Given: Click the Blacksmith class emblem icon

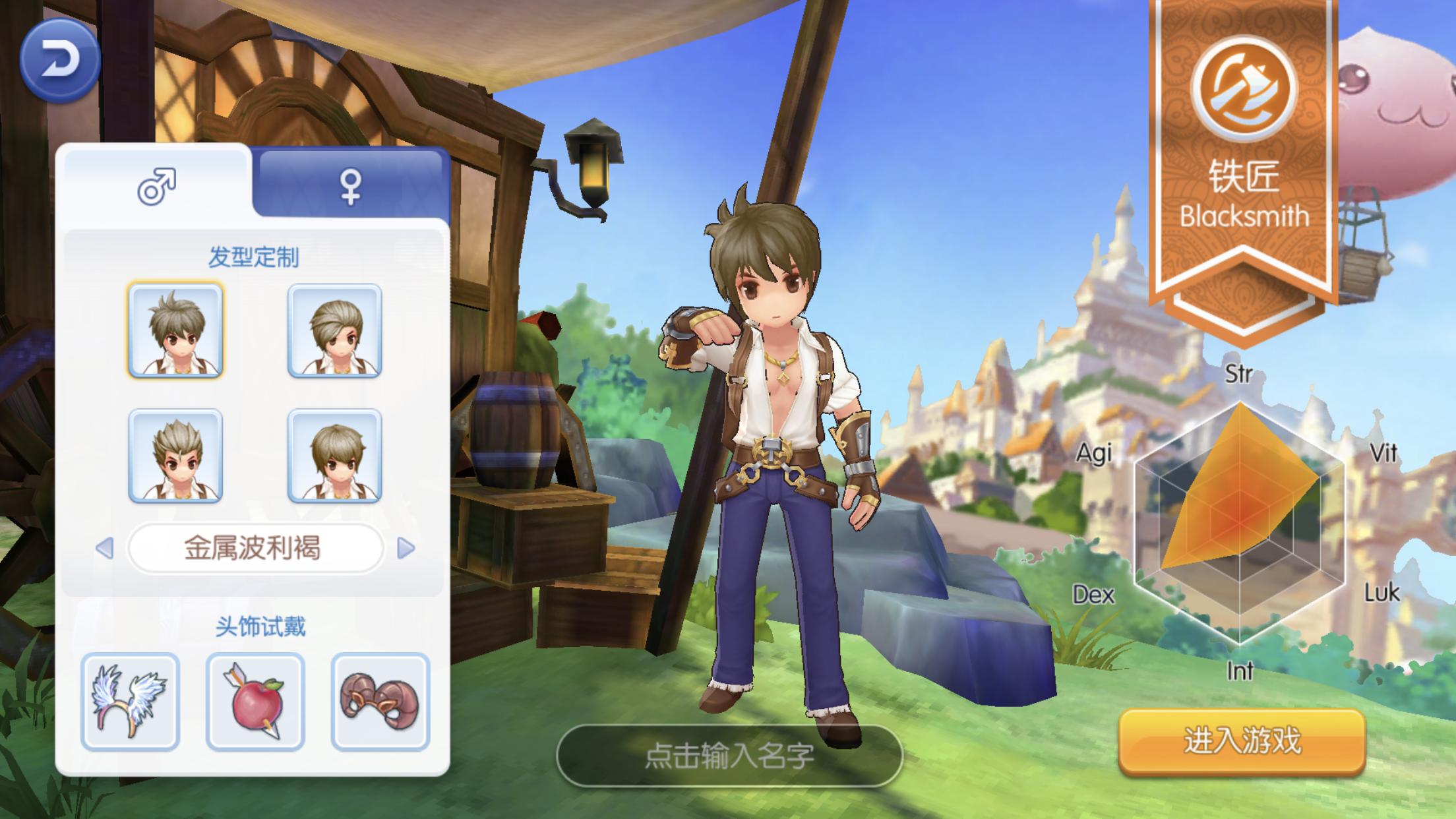Looking at the screenshot, I should tap(1244, 88).
